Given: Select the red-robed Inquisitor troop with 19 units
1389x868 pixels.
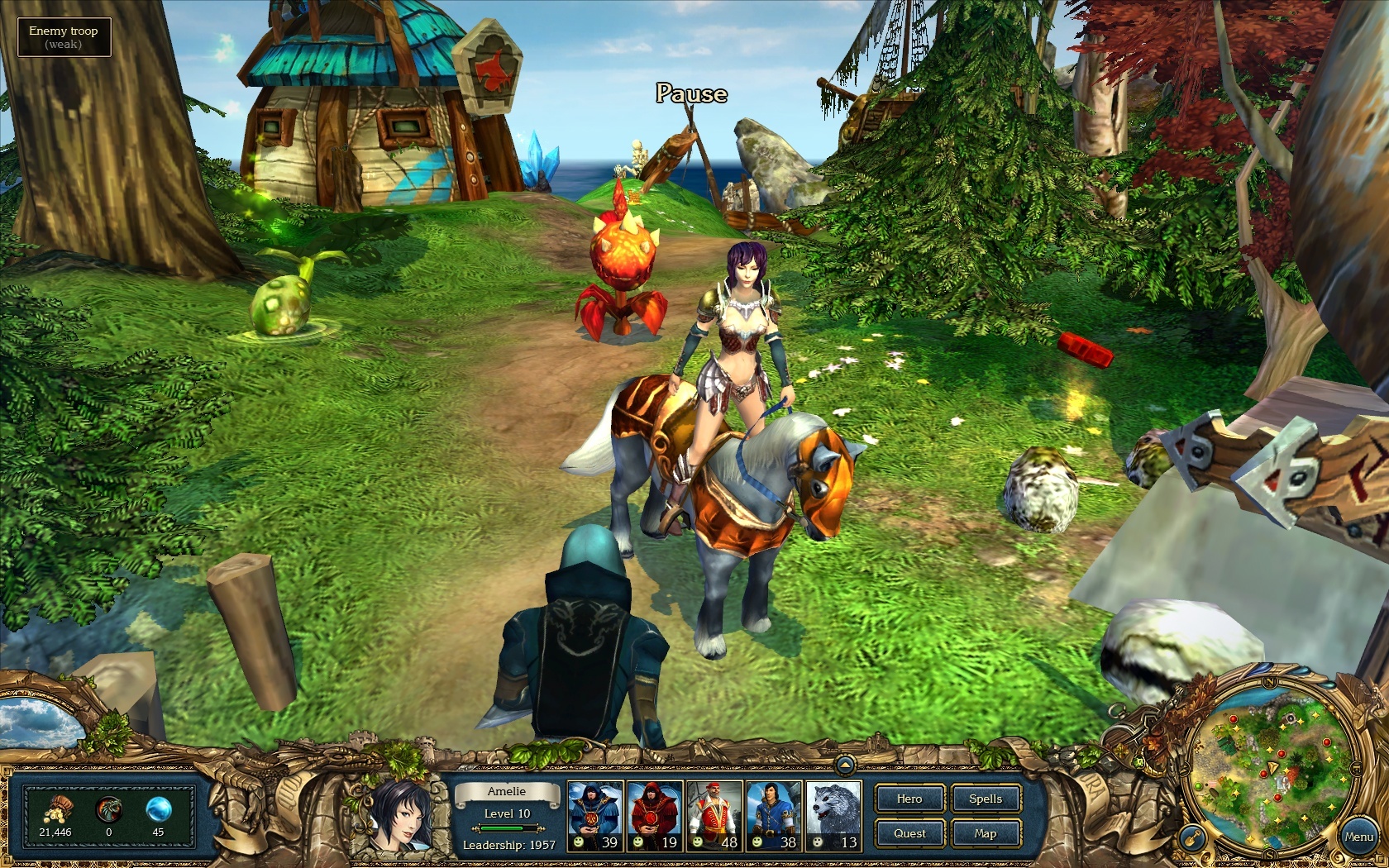Looking at the screenshot, I should coord(654,814).
